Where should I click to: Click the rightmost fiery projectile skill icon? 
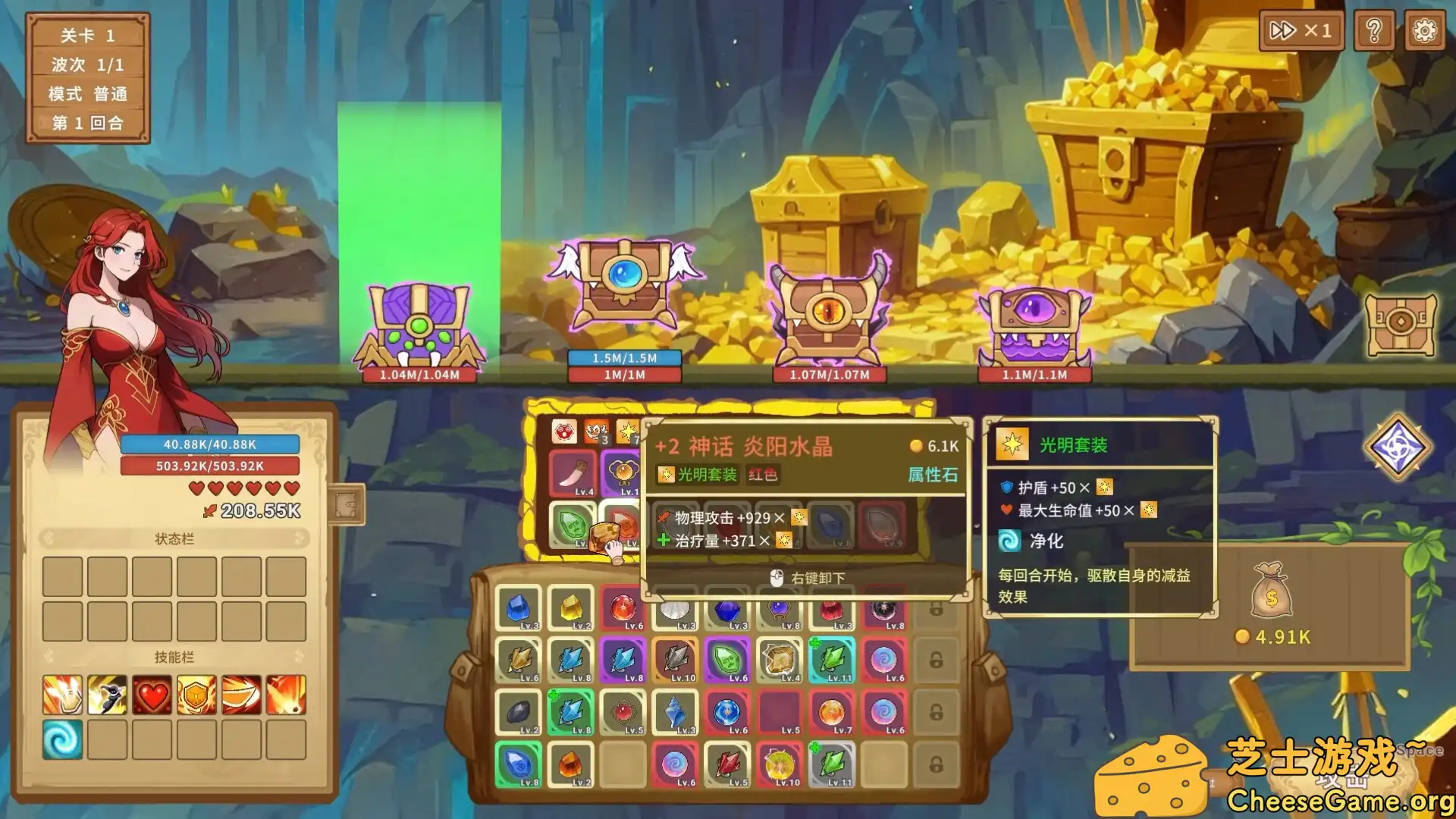click(x=284, y=694)
